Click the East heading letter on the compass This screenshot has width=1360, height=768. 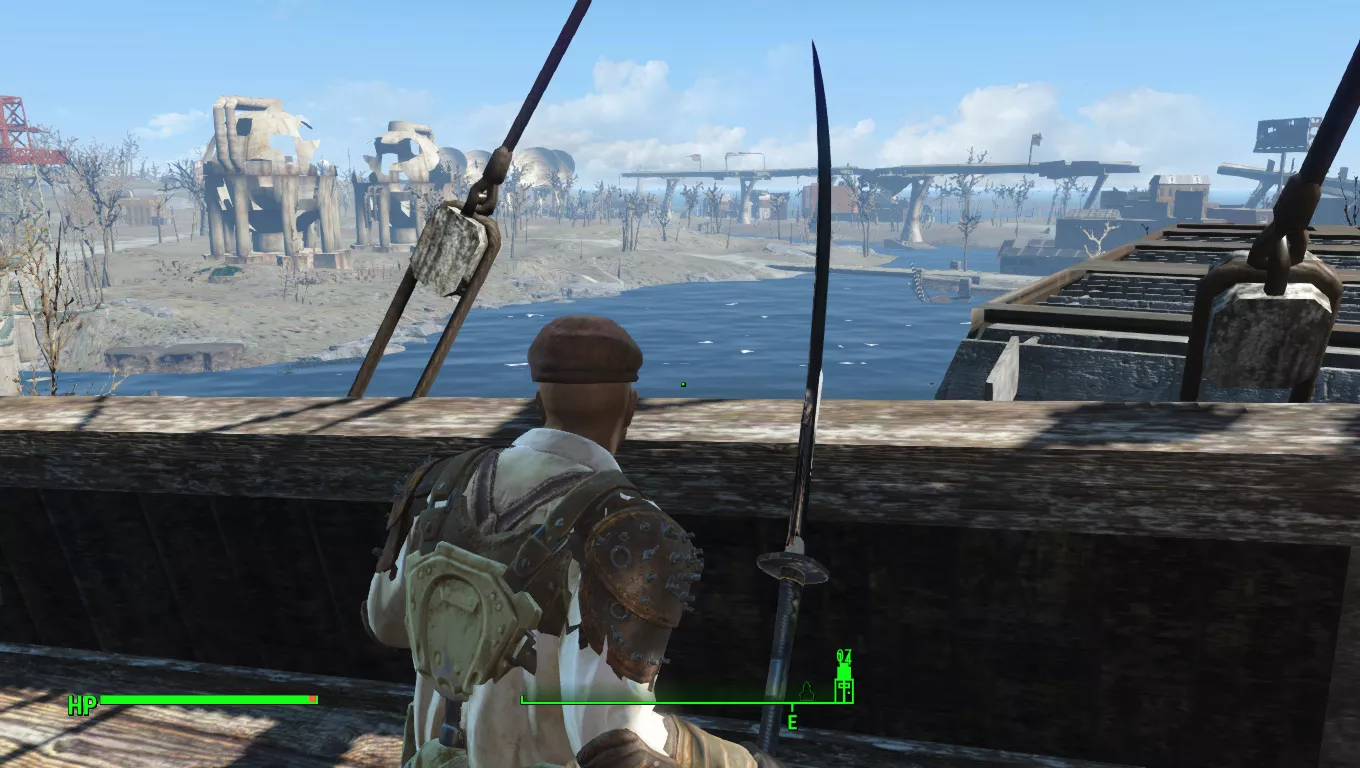(x=792, y=722)
